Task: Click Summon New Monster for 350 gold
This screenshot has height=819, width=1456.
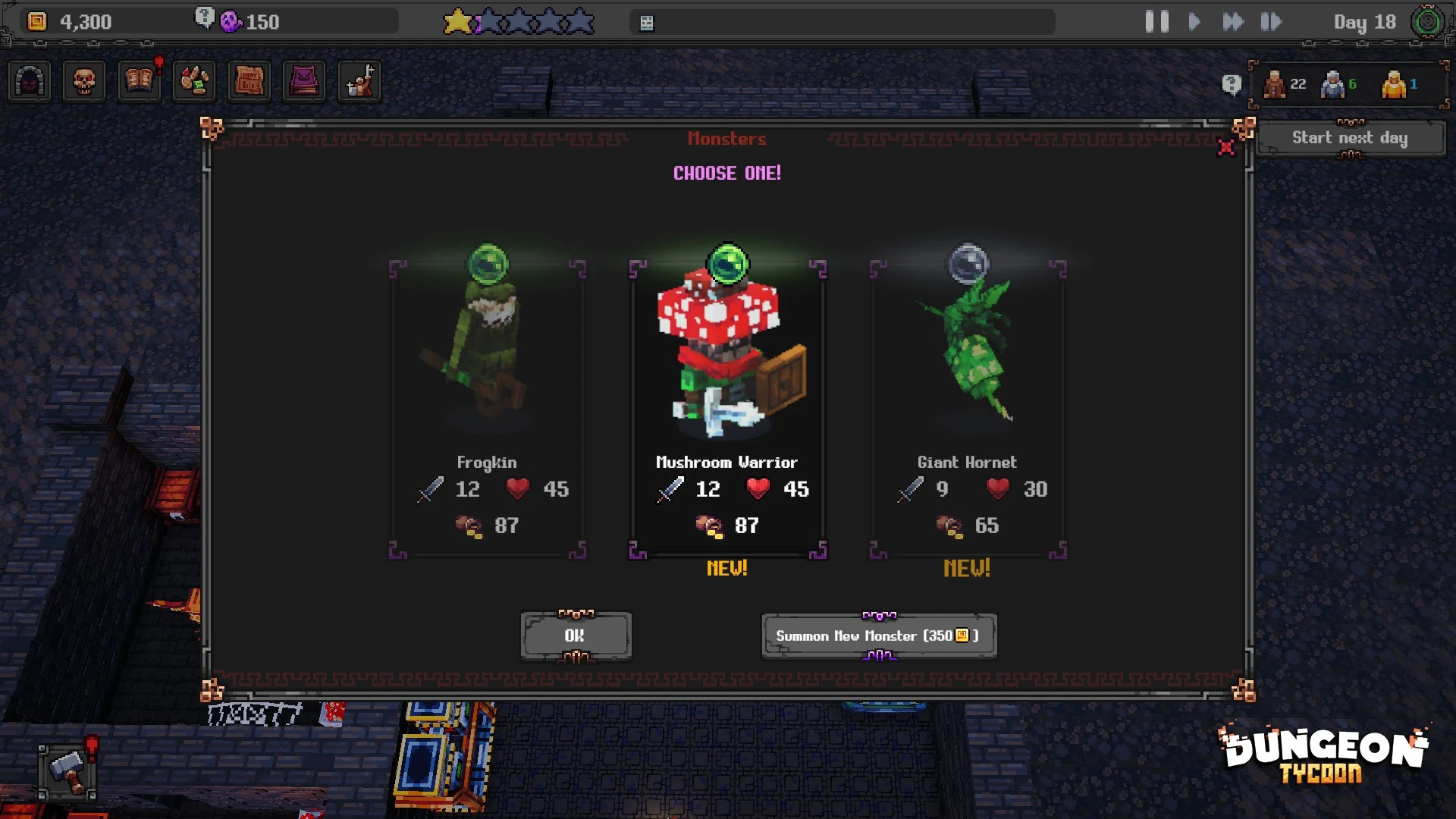Action: point(878,635)
